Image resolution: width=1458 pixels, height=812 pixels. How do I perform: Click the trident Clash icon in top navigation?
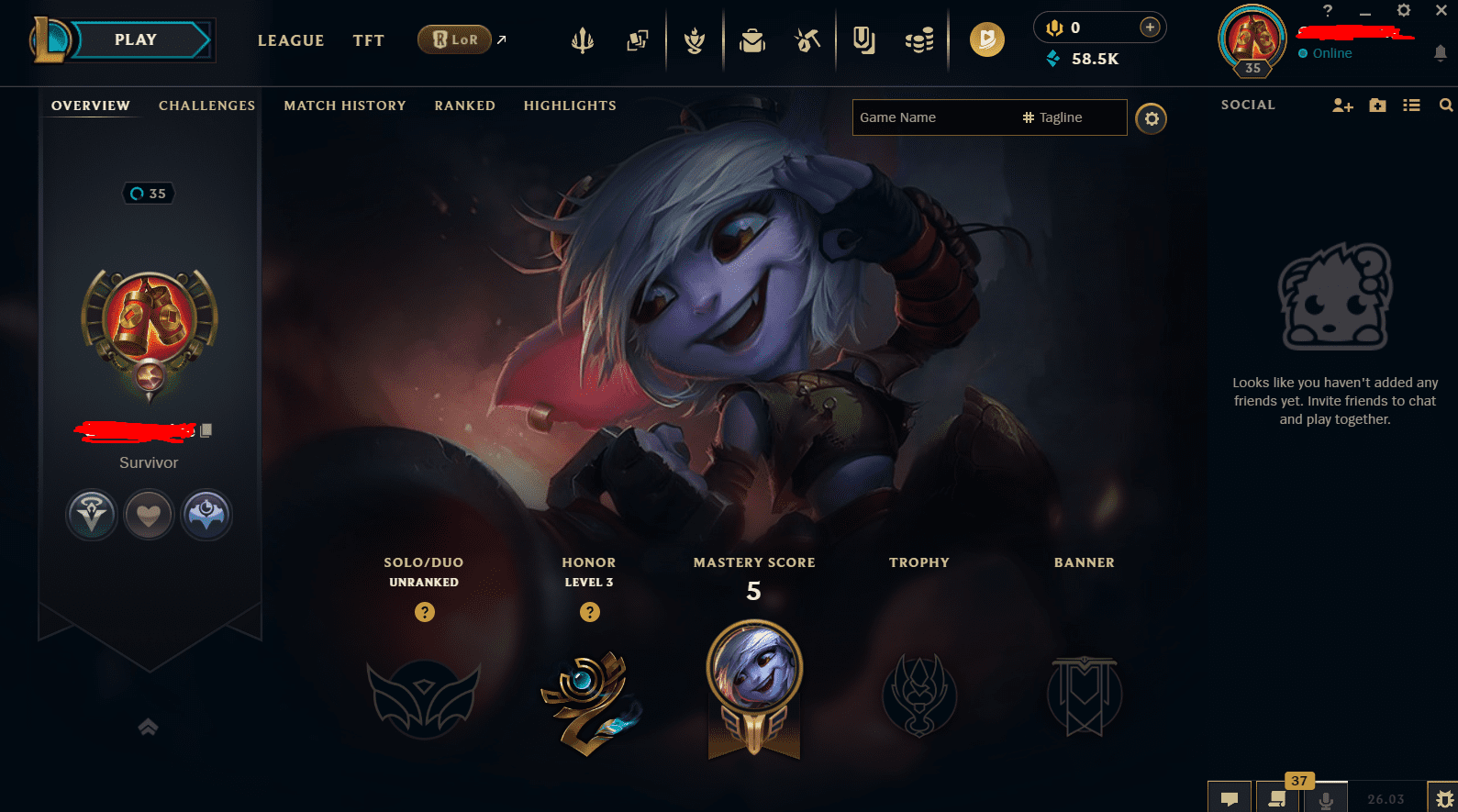(583, 39)
